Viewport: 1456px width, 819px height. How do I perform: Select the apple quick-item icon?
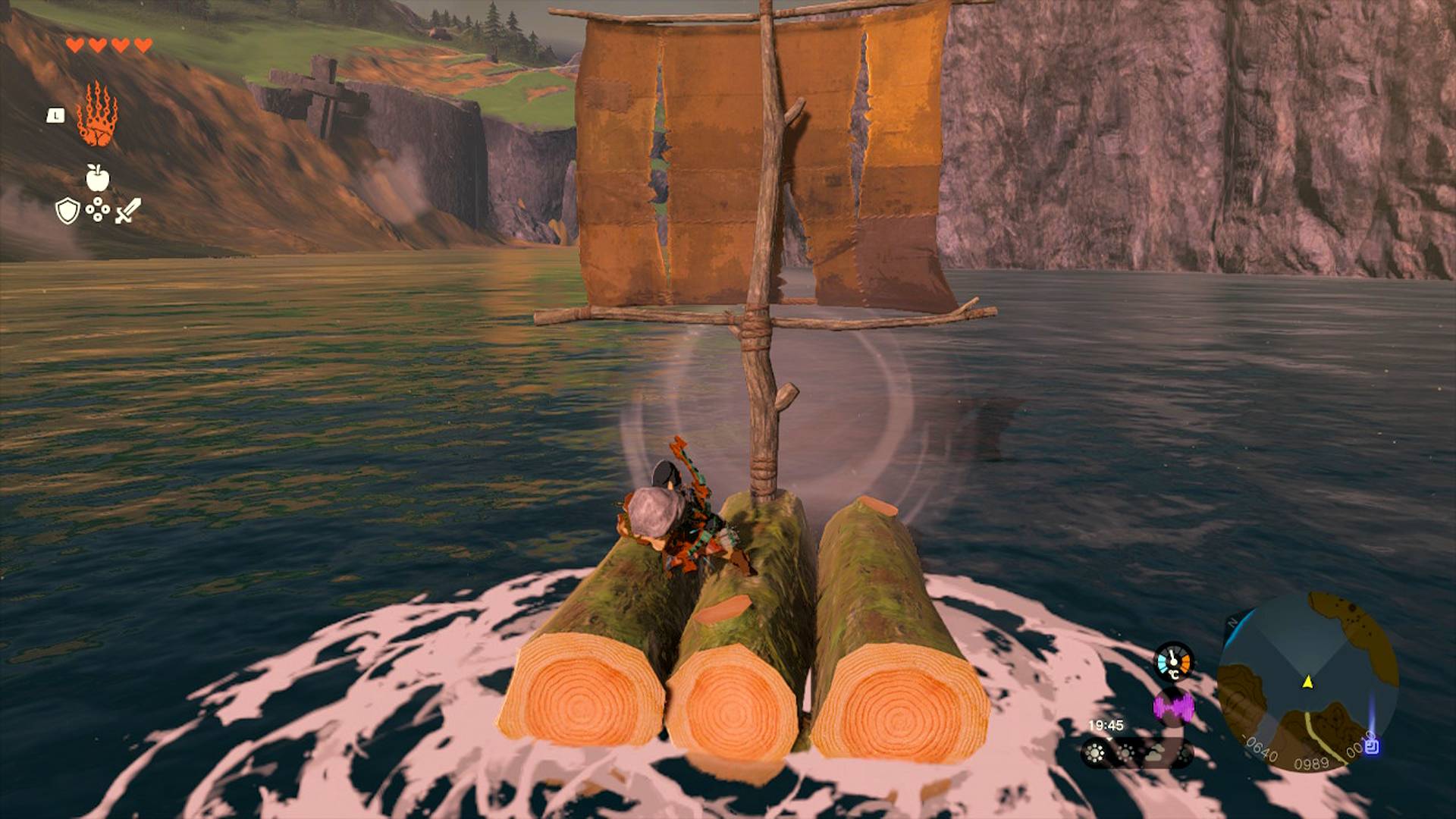pyautogui.click(x=97, y=178)
